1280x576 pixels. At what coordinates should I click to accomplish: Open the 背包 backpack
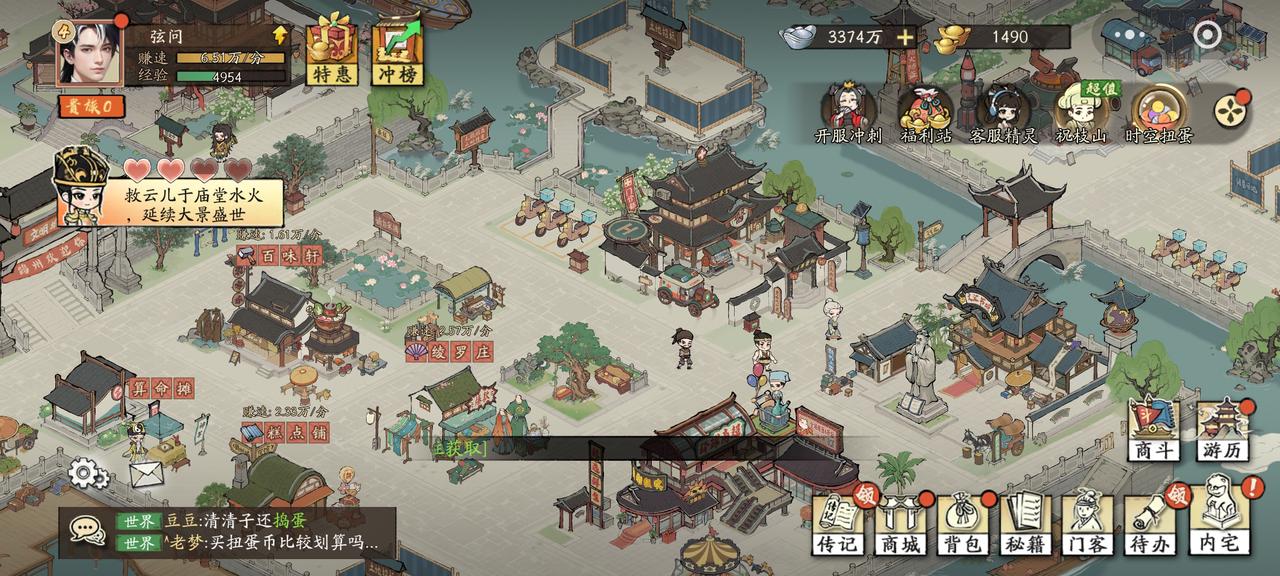[962, 524]
